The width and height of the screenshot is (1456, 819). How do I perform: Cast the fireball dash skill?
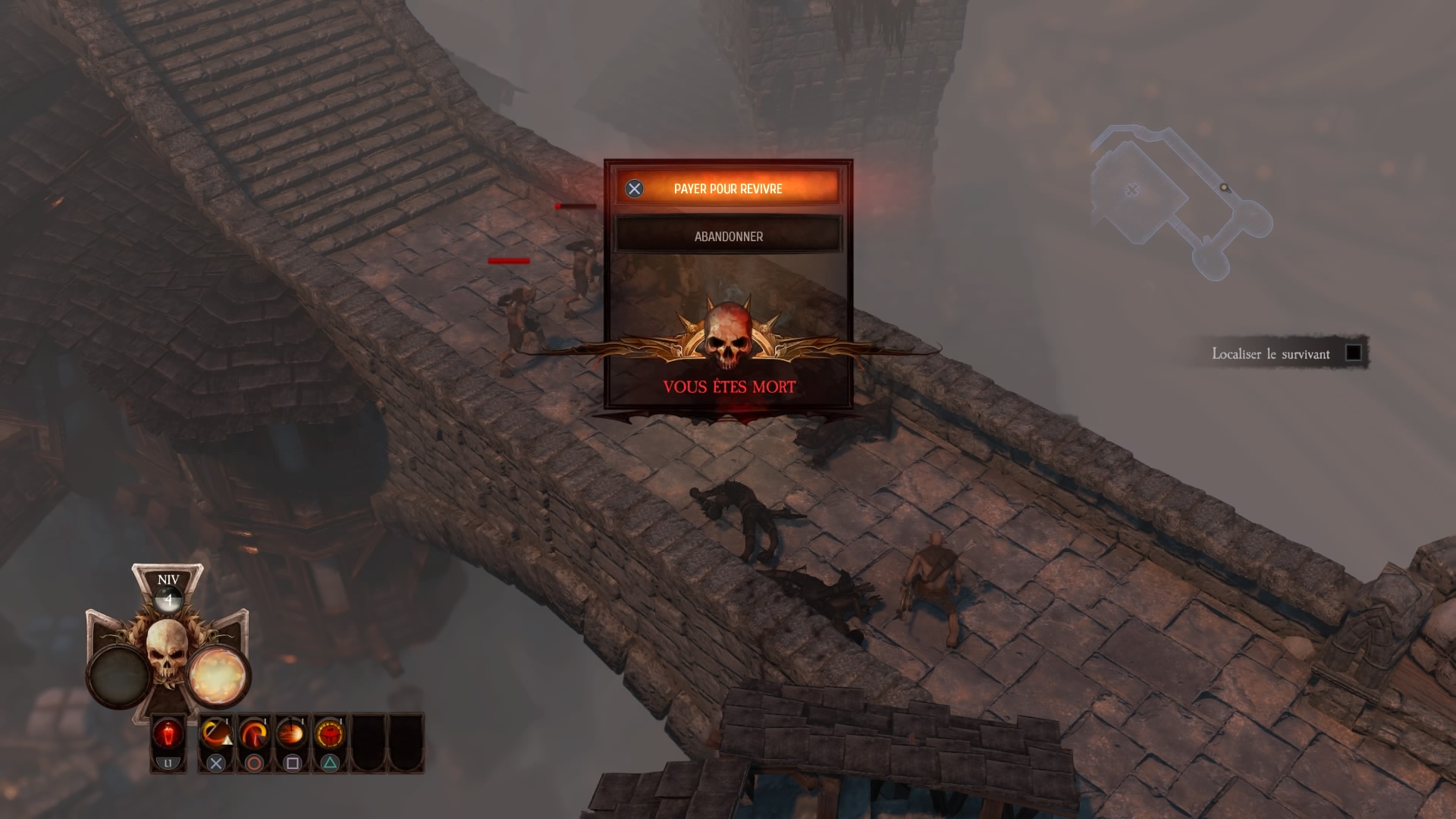292,735
